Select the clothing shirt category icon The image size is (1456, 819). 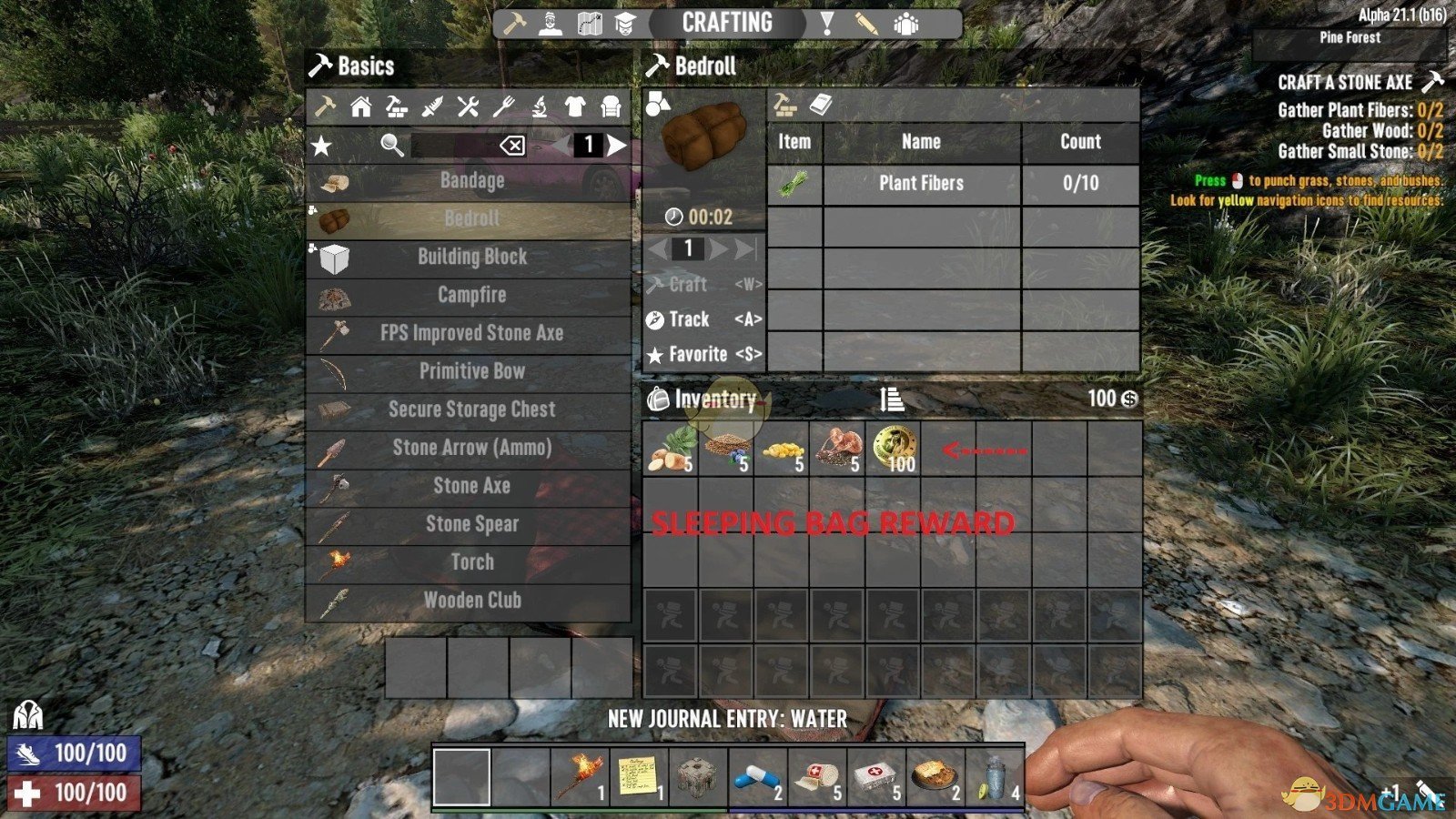click(573, 107)
